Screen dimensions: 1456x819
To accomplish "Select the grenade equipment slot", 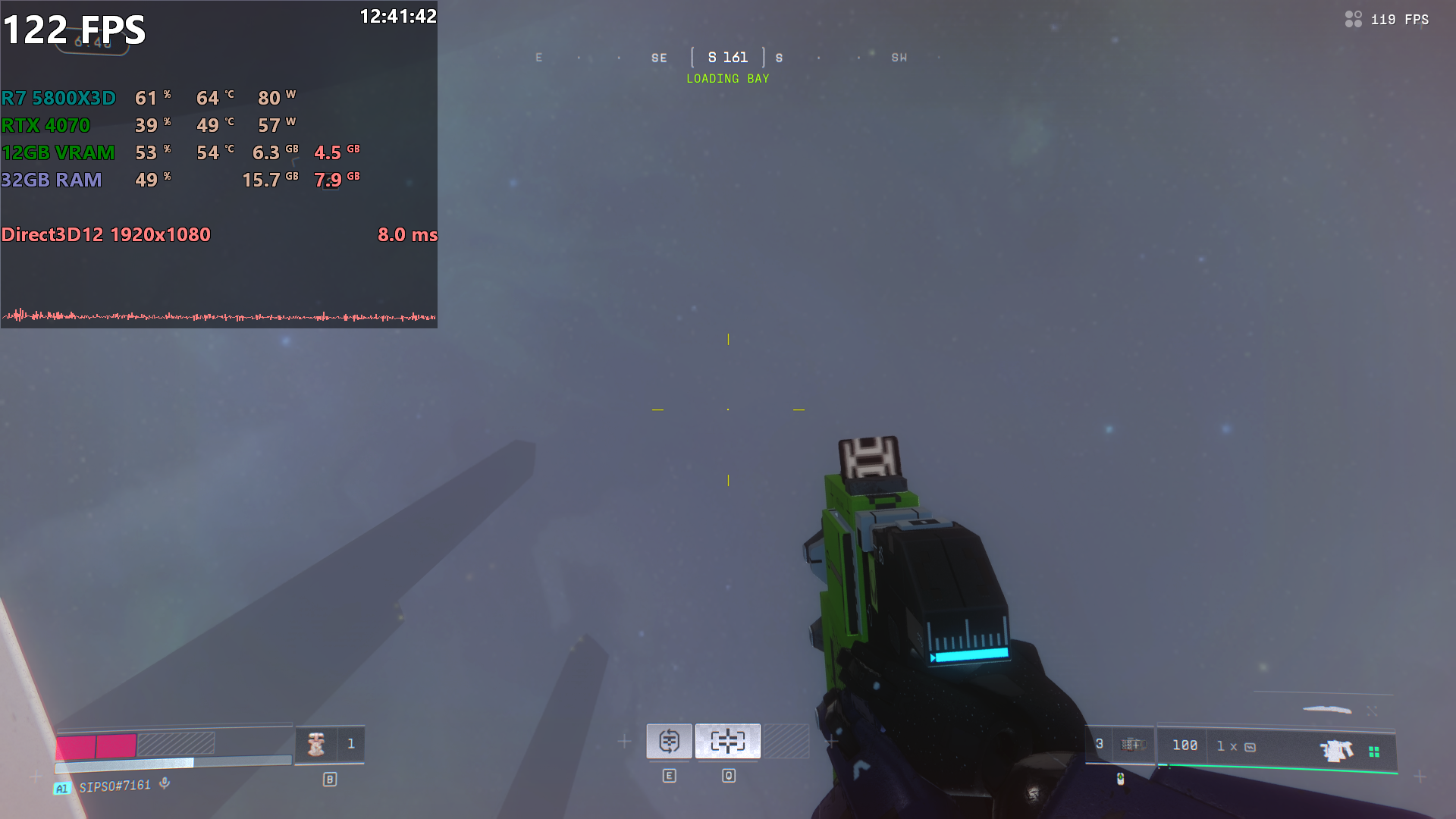I will click(x=1131, y=745).
